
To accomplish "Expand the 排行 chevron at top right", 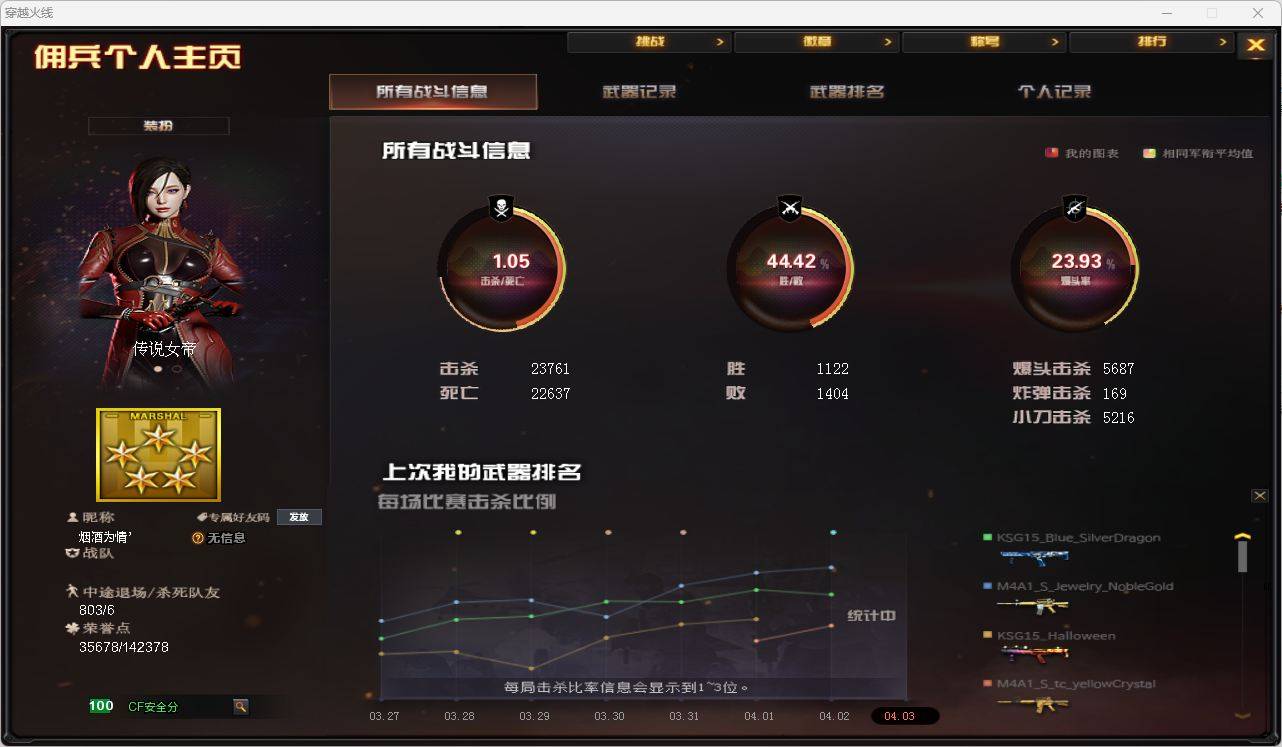I will [x=1224, y=41].
